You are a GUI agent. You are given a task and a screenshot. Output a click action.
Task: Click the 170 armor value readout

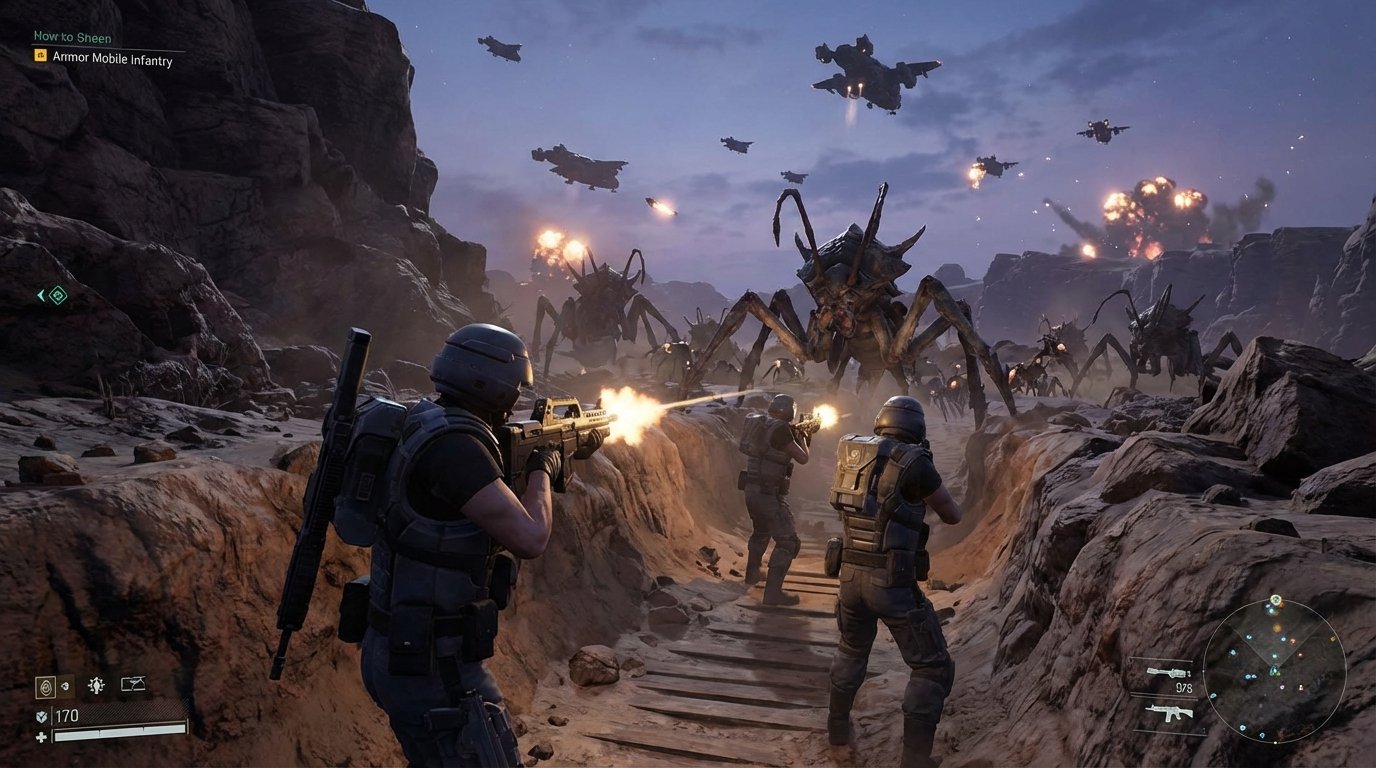pyautogui.click(x=67, y=715)
